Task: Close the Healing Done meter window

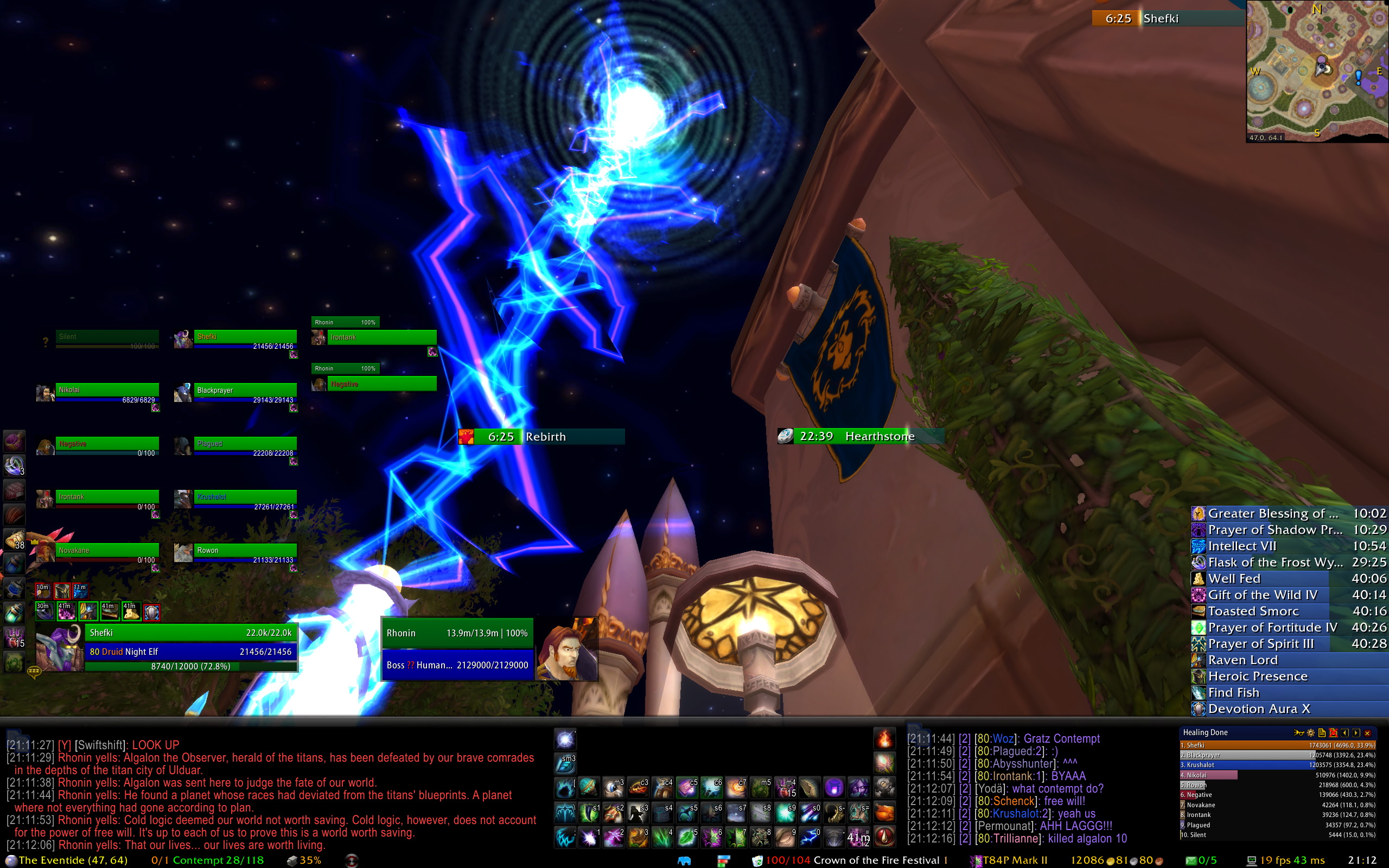Action: pyautogui.click(x=1367, y=732)
